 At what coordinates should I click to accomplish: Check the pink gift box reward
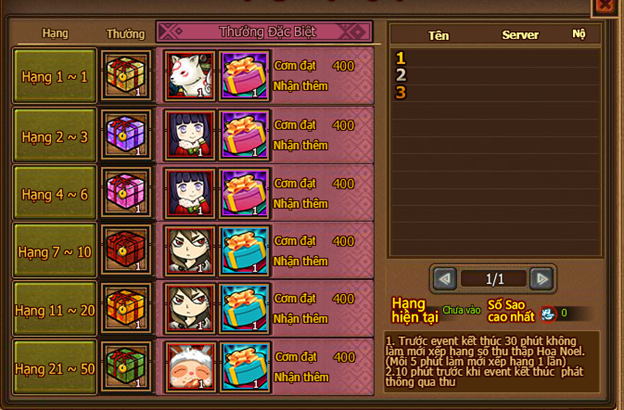click(127, 193)
